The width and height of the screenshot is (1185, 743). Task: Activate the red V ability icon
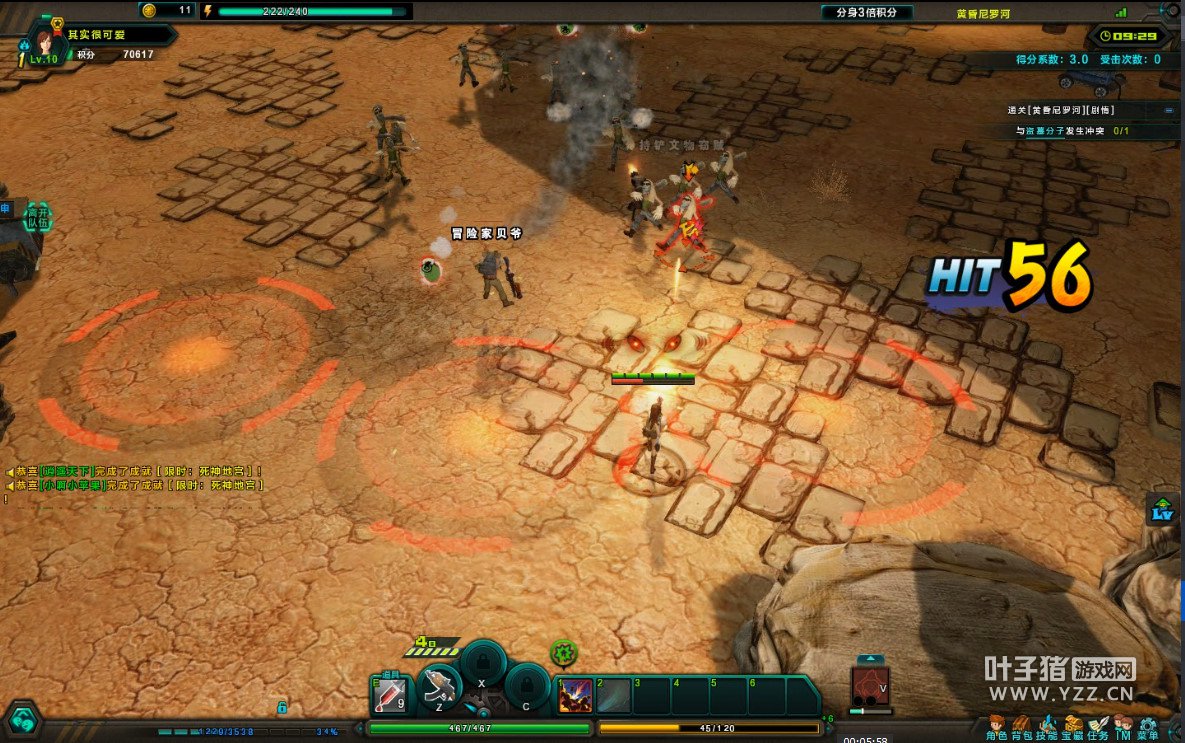(869, 685)
